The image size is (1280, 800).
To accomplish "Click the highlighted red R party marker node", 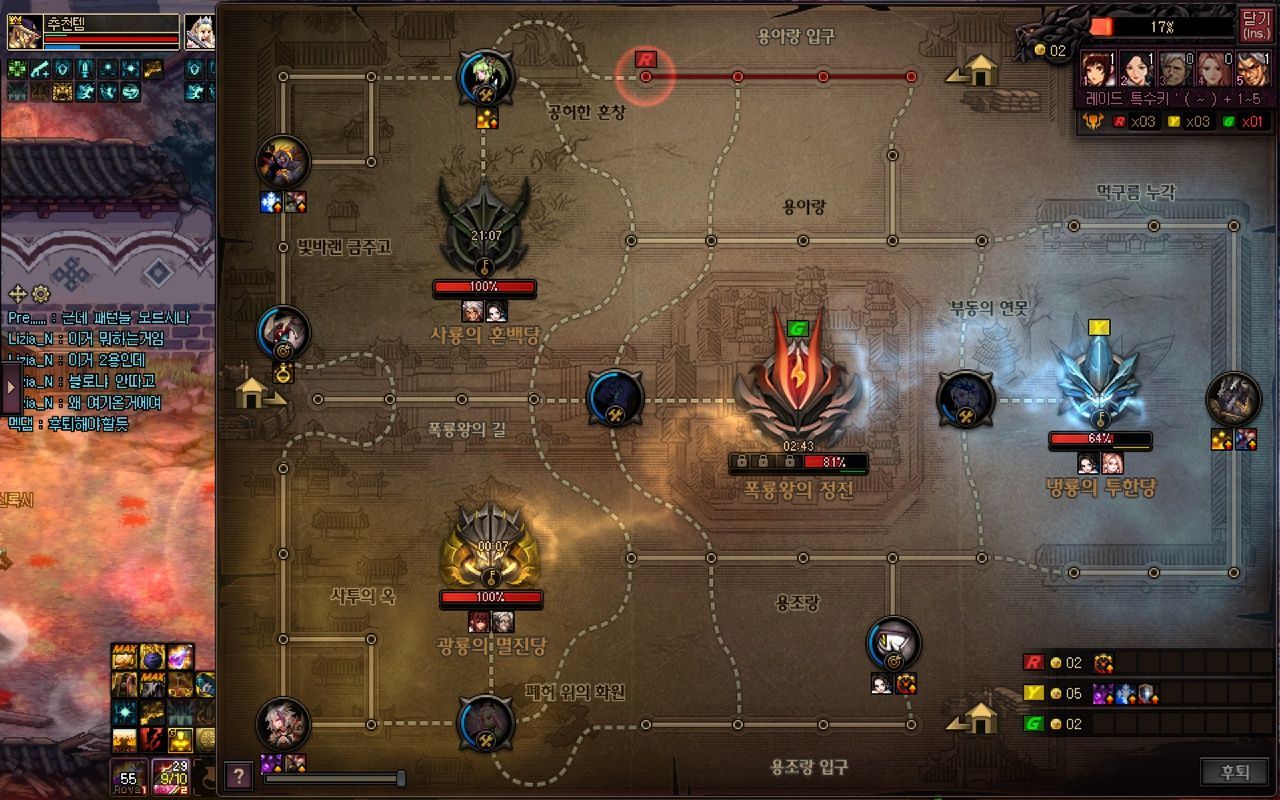I will coord(646,76).
